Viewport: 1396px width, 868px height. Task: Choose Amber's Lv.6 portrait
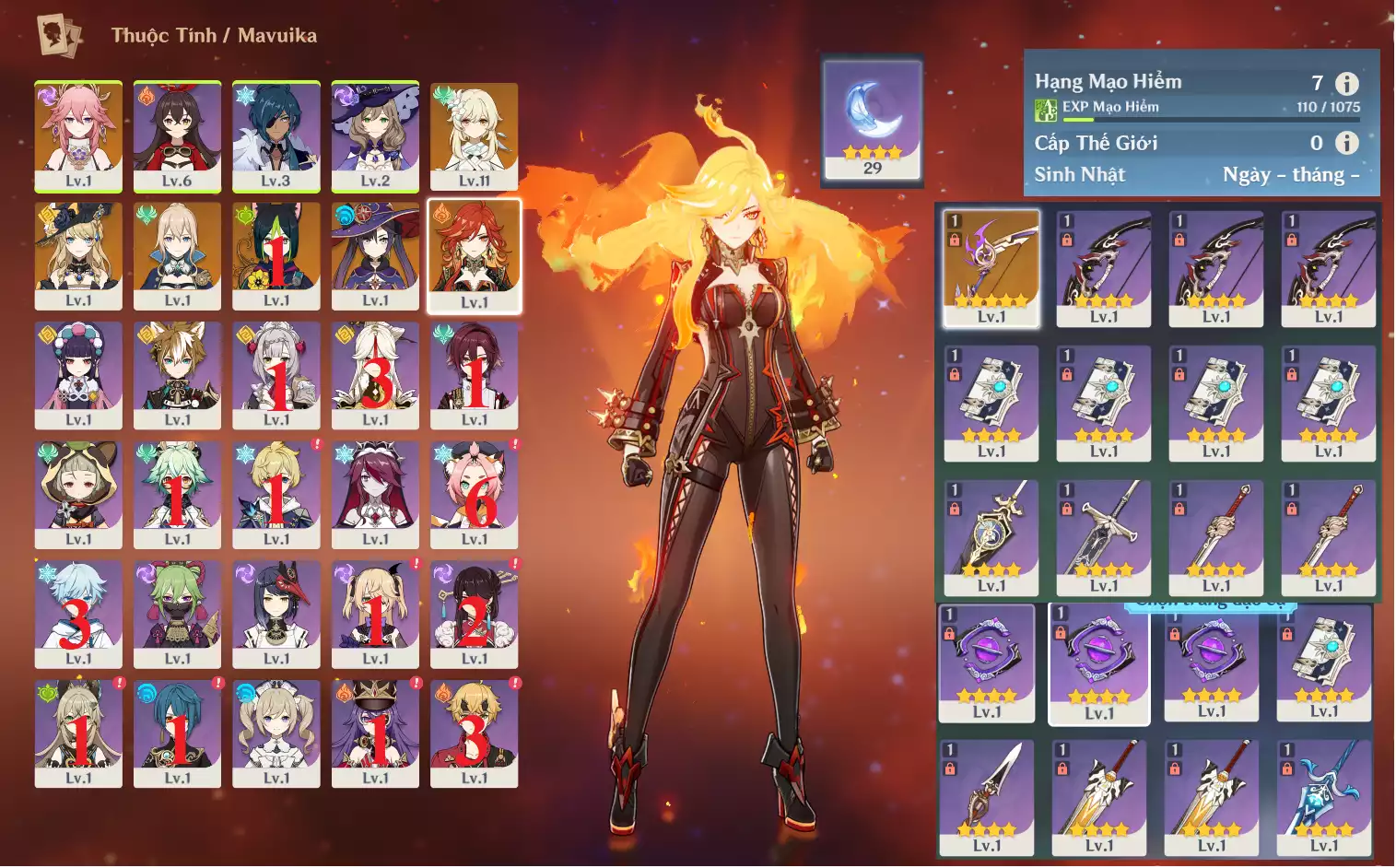tap(177, 135)
